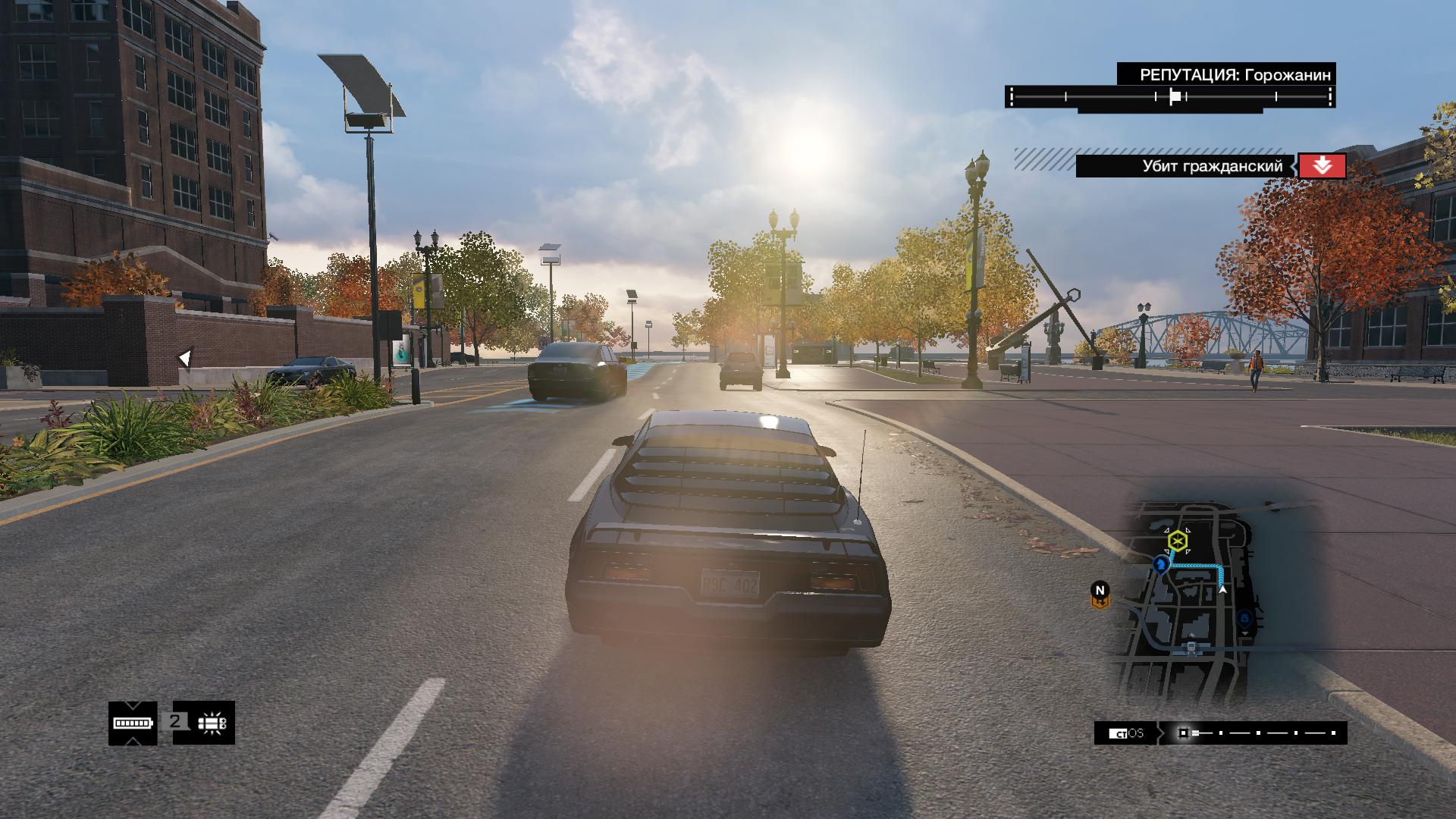Click the blue chess knight marker on minimap
The image size is (1456, 819).
1161,564
